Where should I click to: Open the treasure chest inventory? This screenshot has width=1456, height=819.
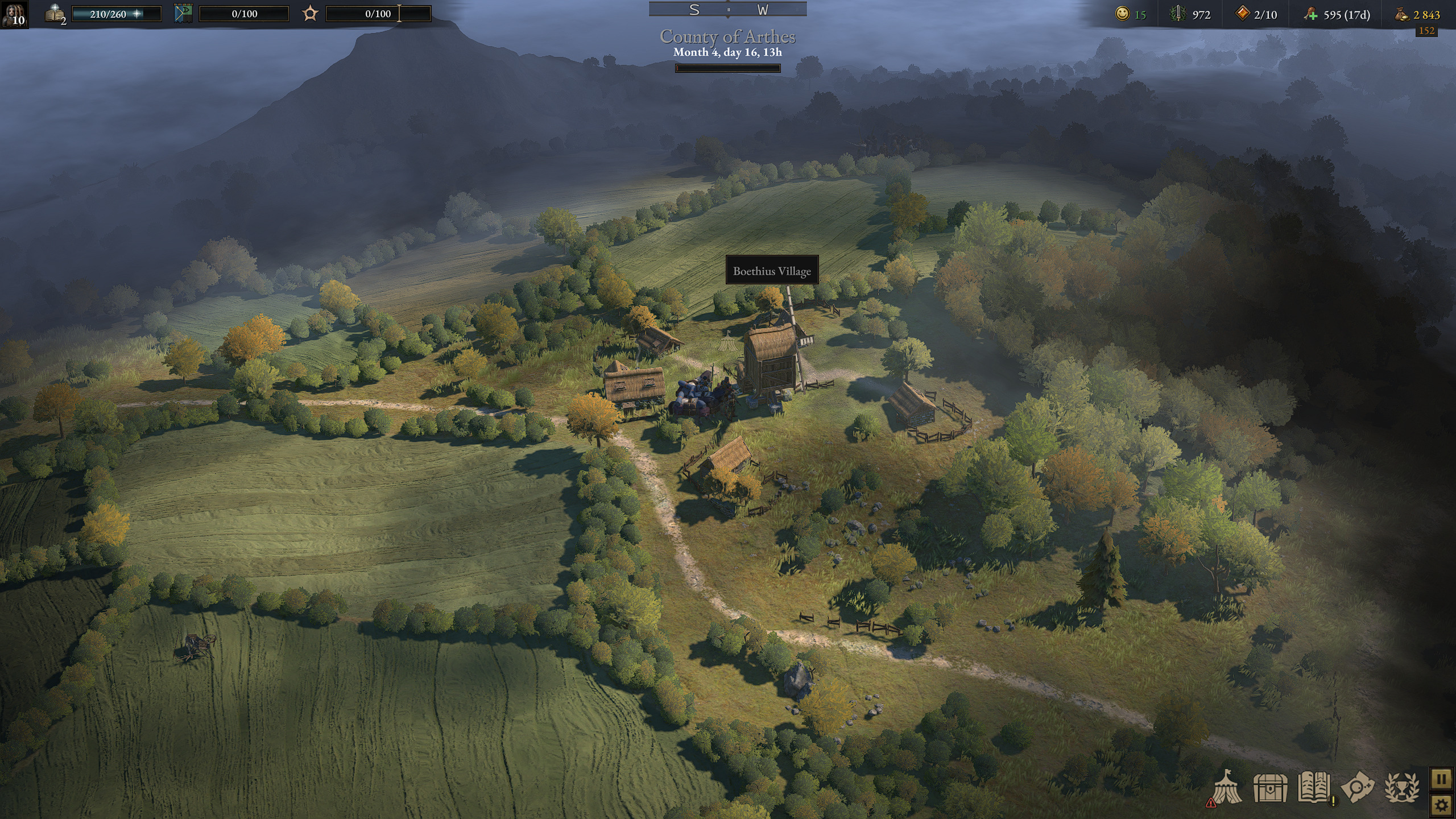click(x=1270, y=788)
